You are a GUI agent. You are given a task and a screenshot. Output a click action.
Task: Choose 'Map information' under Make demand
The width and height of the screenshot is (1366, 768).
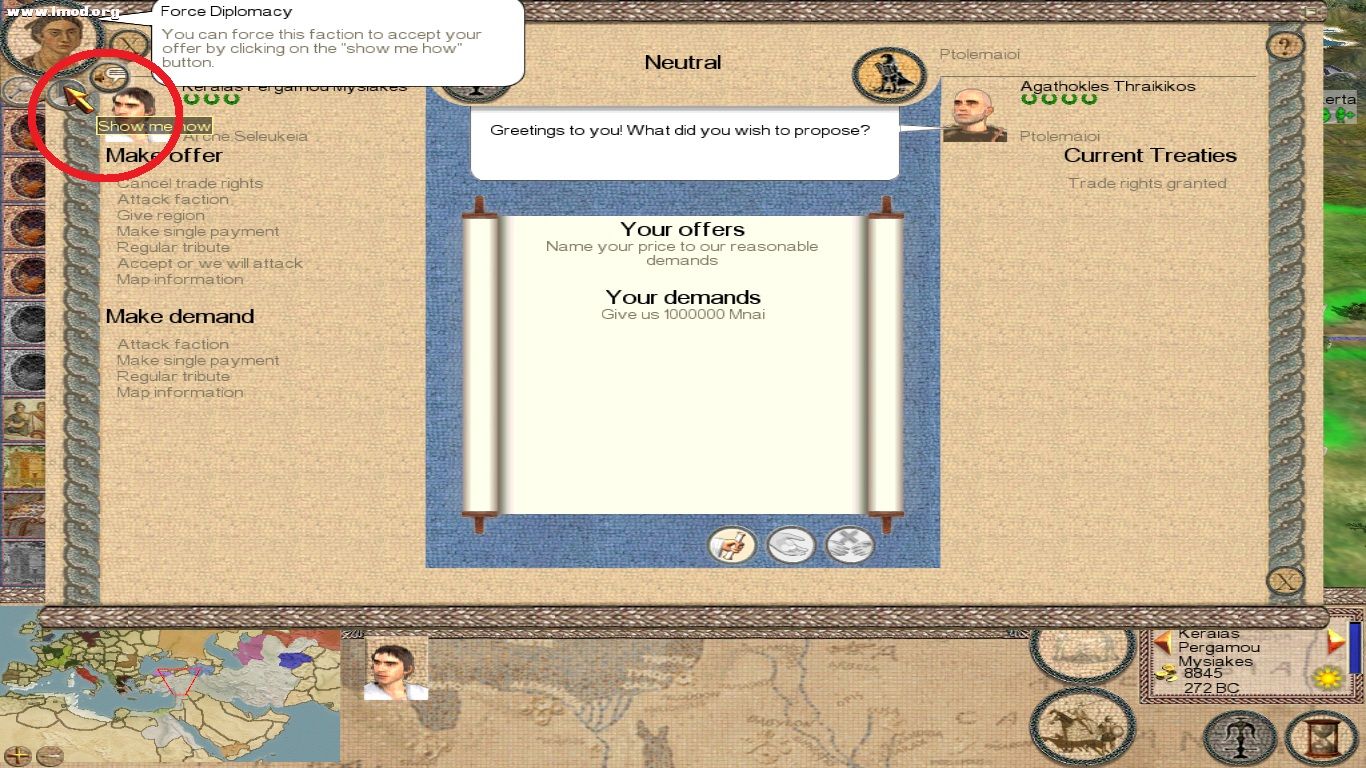(180, 392)
